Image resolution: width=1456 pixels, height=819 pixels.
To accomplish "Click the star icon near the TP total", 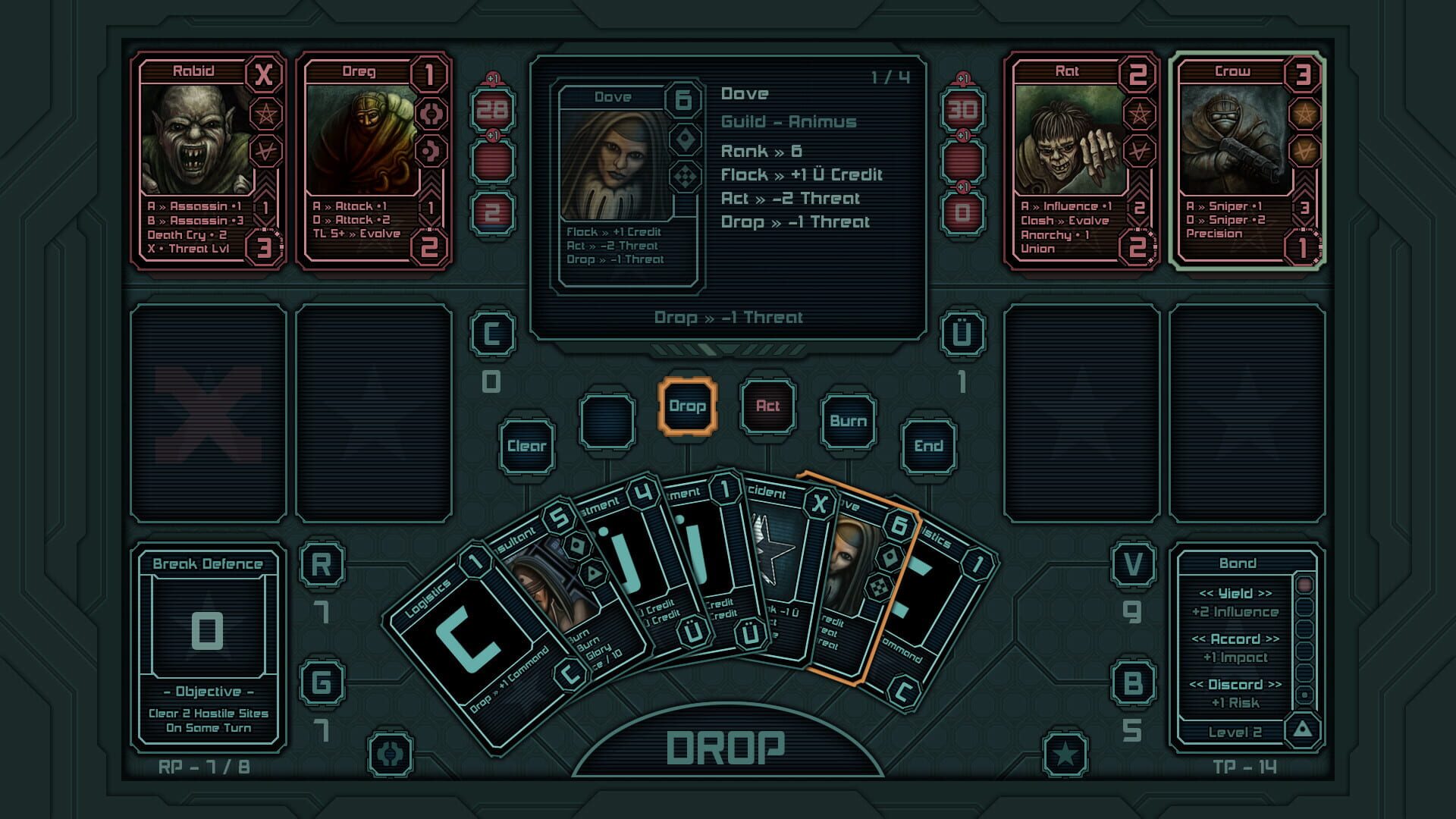I will (1065, 752).
